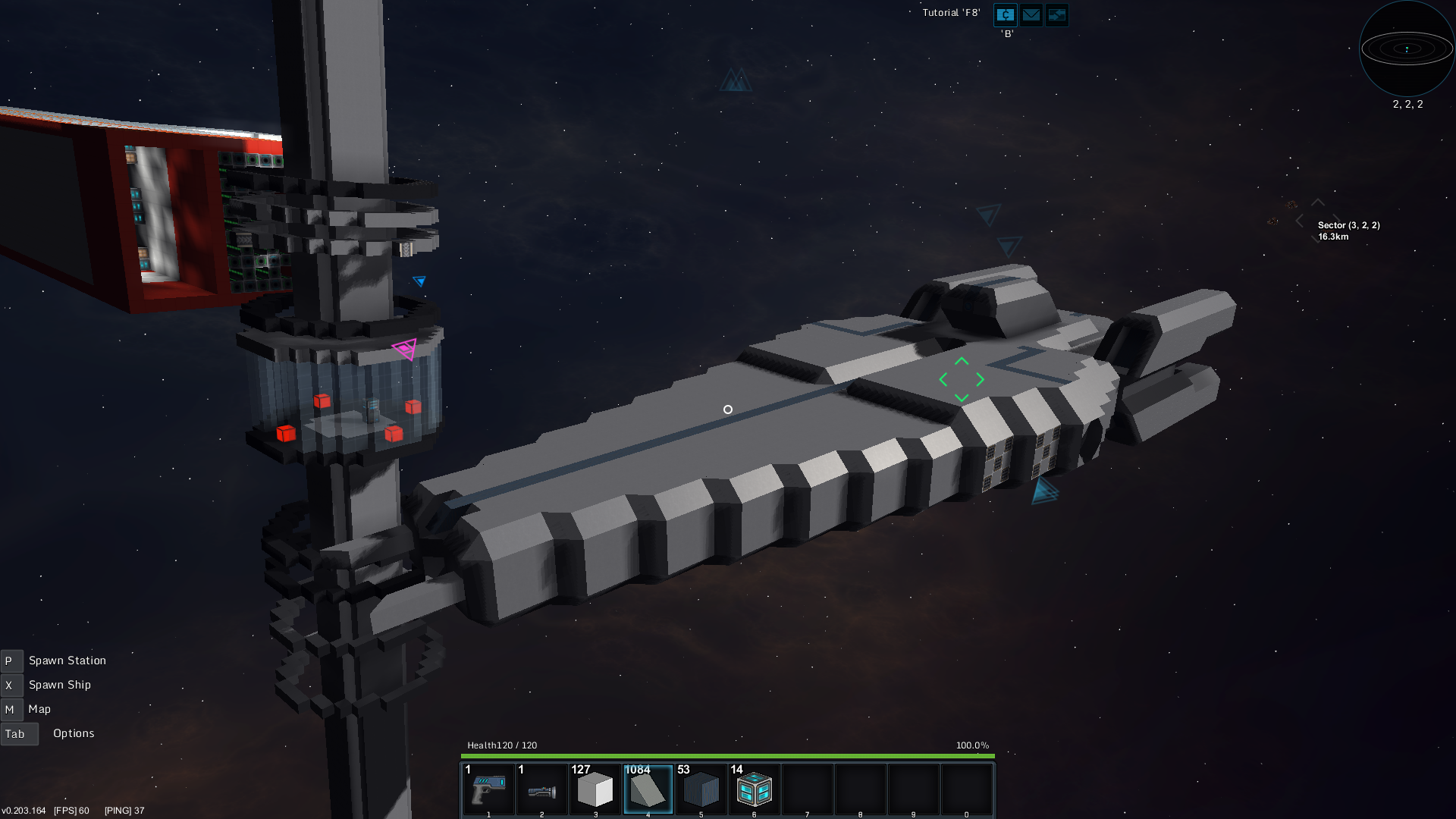Pick the dark blue hull block slot
Viewport: 1456px width, 819px height.
(x=701, y=789)
